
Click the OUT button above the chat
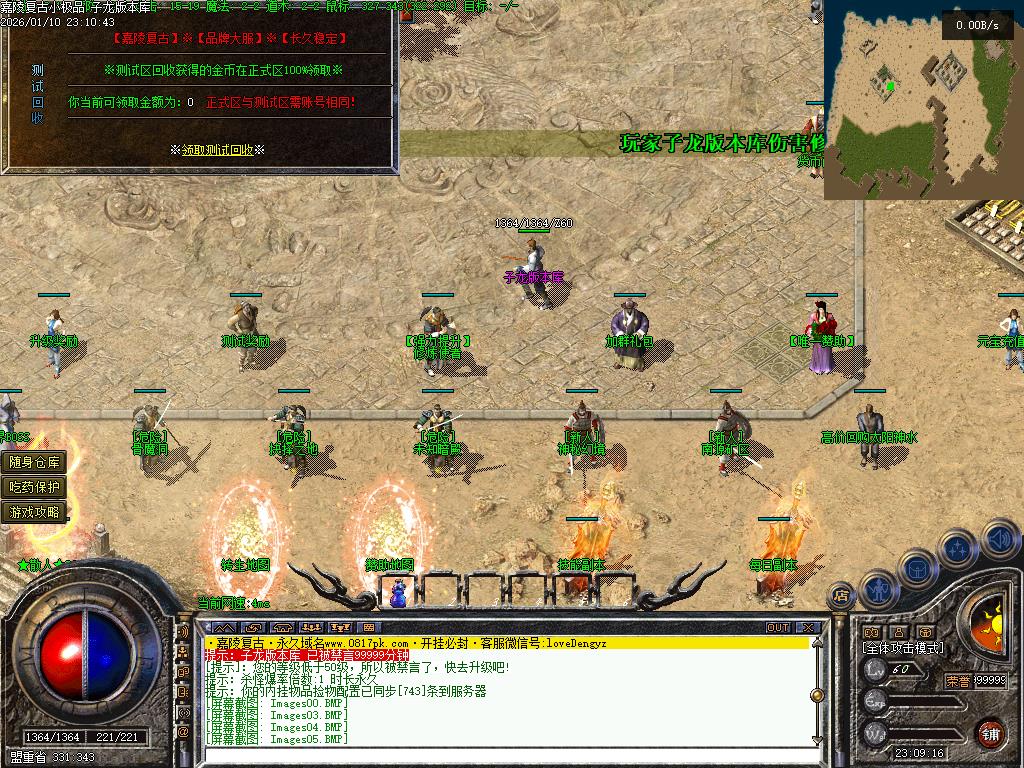tap(778, 628)
